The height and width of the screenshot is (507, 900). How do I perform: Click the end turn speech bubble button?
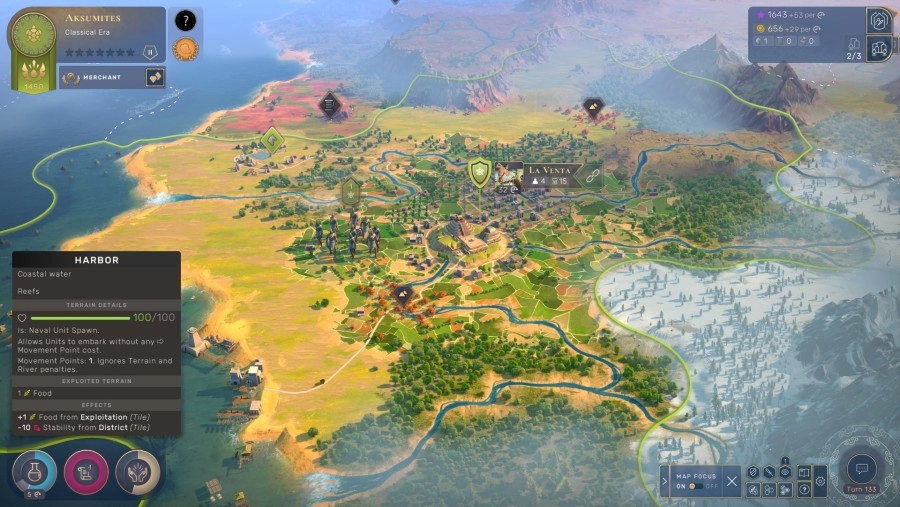(860, 467)
